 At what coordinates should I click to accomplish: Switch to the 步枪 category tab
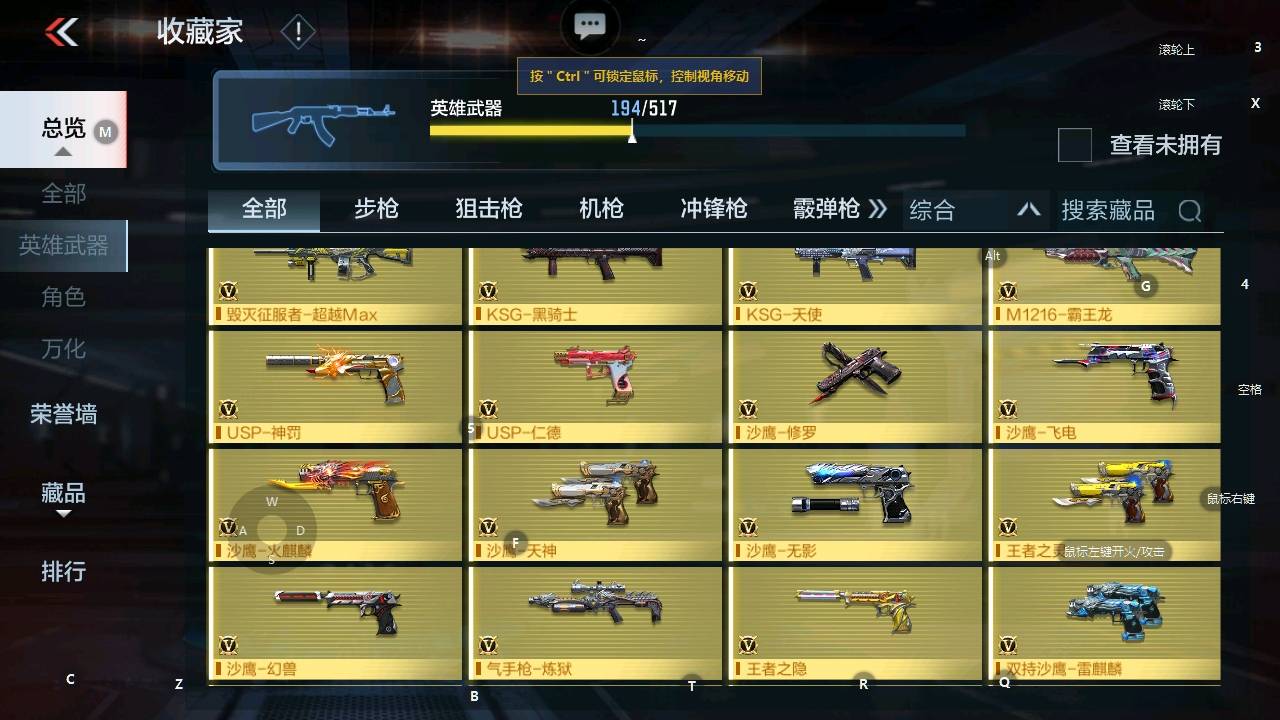[375, 210]
